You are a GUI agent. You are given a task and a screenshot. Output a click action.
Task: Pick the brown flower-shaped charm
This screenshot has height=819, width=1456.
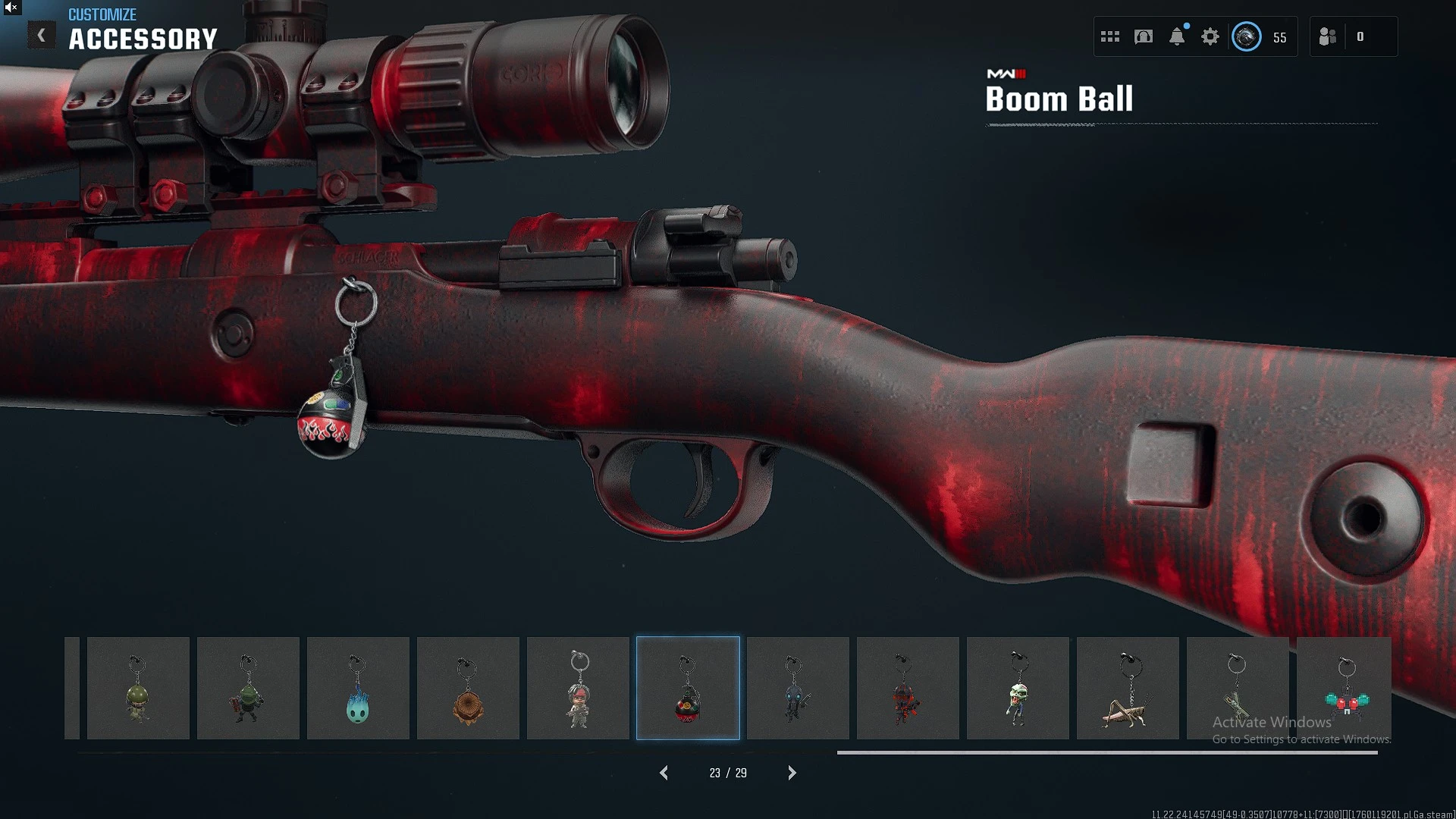pyautogui.click(x=468, y=688)
